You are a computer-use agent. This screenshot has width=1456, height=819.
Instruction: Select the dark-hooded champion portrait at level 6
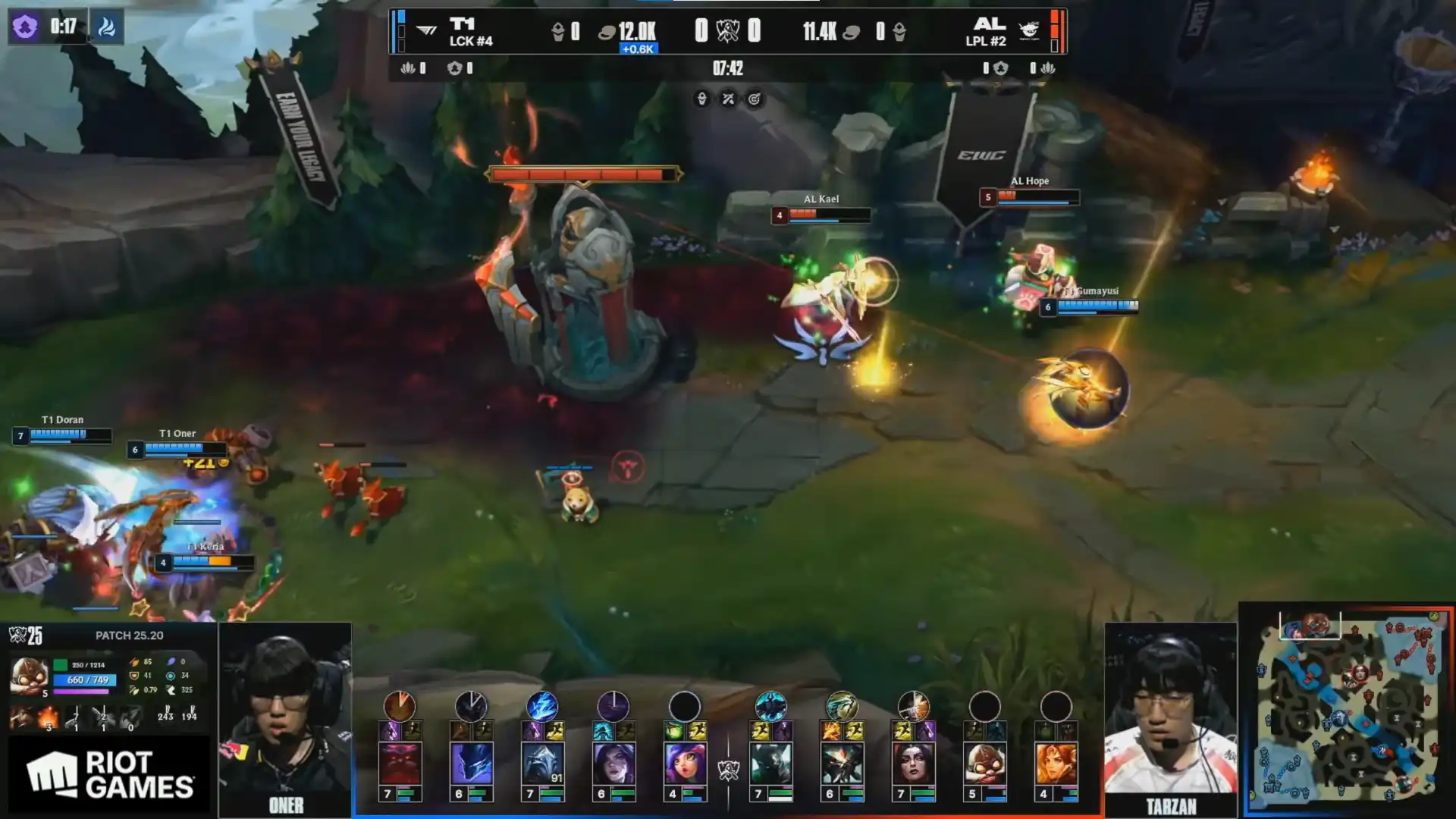pos(471,763)
